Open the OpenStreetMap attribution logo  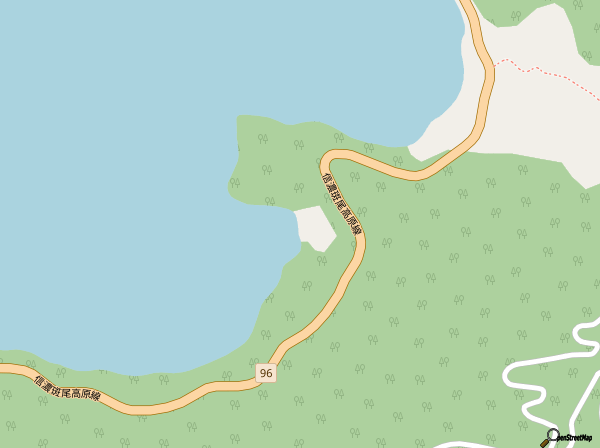tap(567, 437)
